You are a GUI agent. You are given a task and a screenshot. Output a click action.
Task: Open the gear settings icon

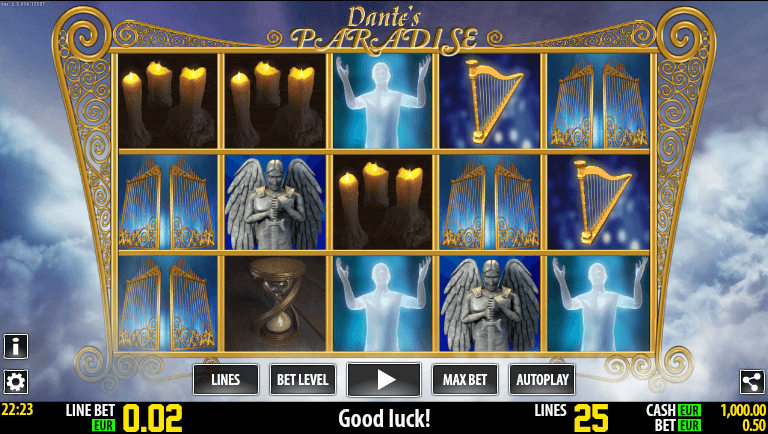tap(16, 381)
